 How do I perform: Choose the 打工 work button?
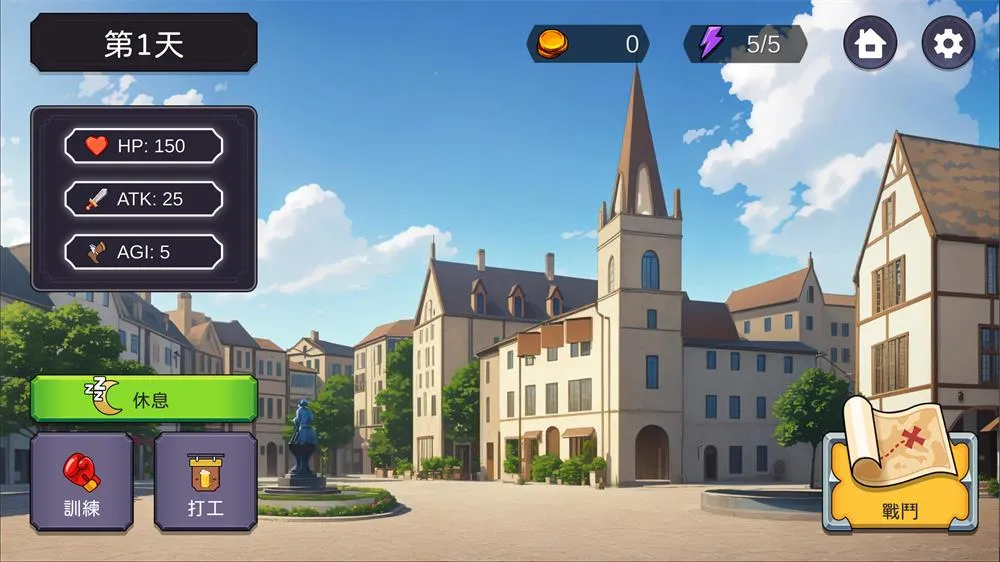pos(205,481)
